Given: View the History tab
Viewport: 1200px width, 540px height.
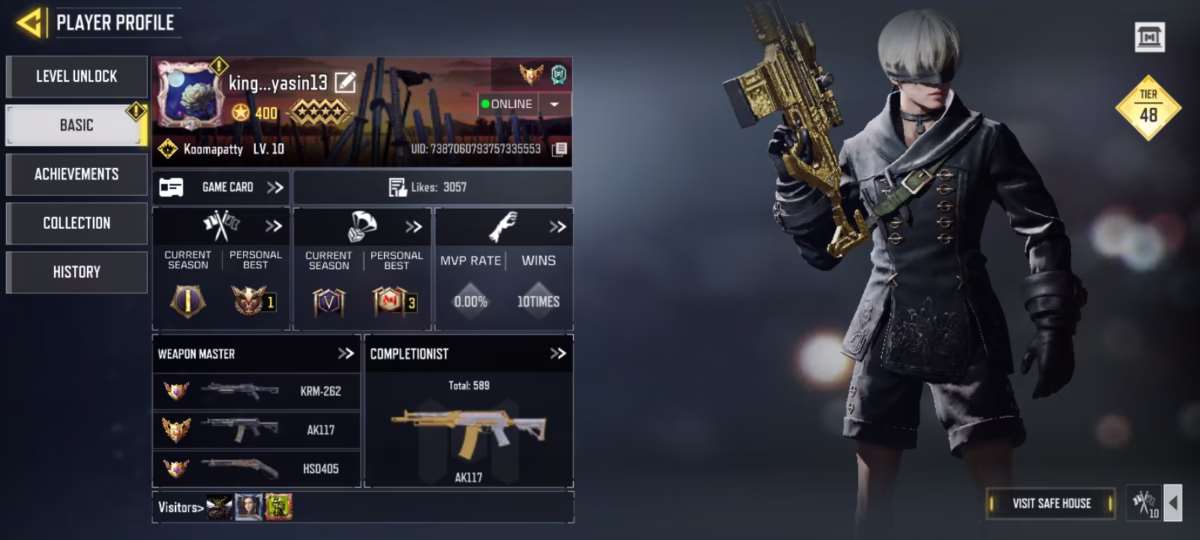Looking at the screenshot, I should (x=77, y=272).
